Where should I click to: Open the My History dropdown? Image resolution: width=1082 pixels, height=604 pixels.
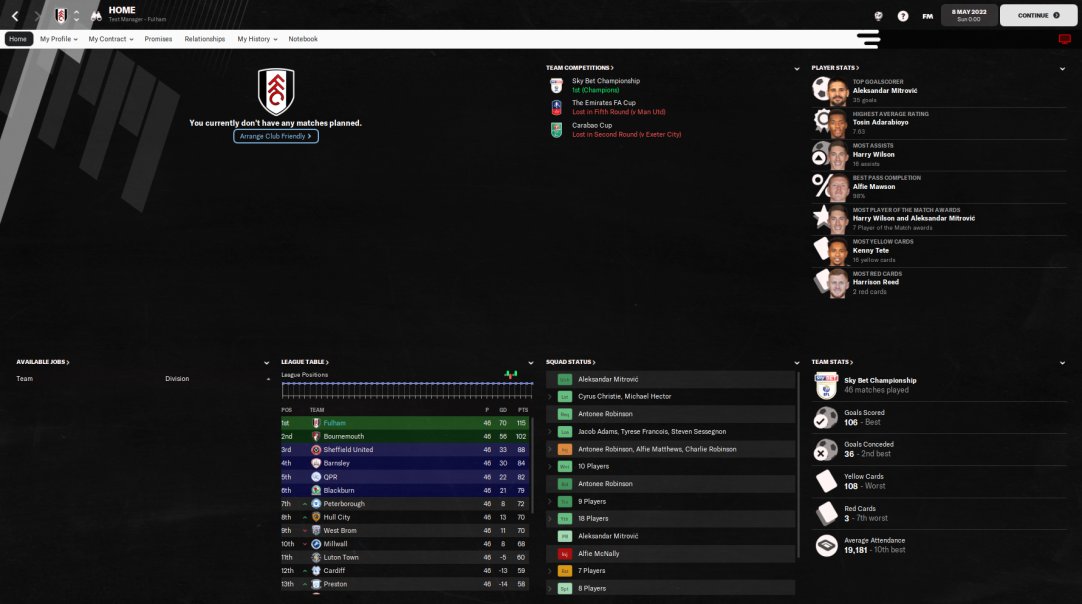click(256, 39)
